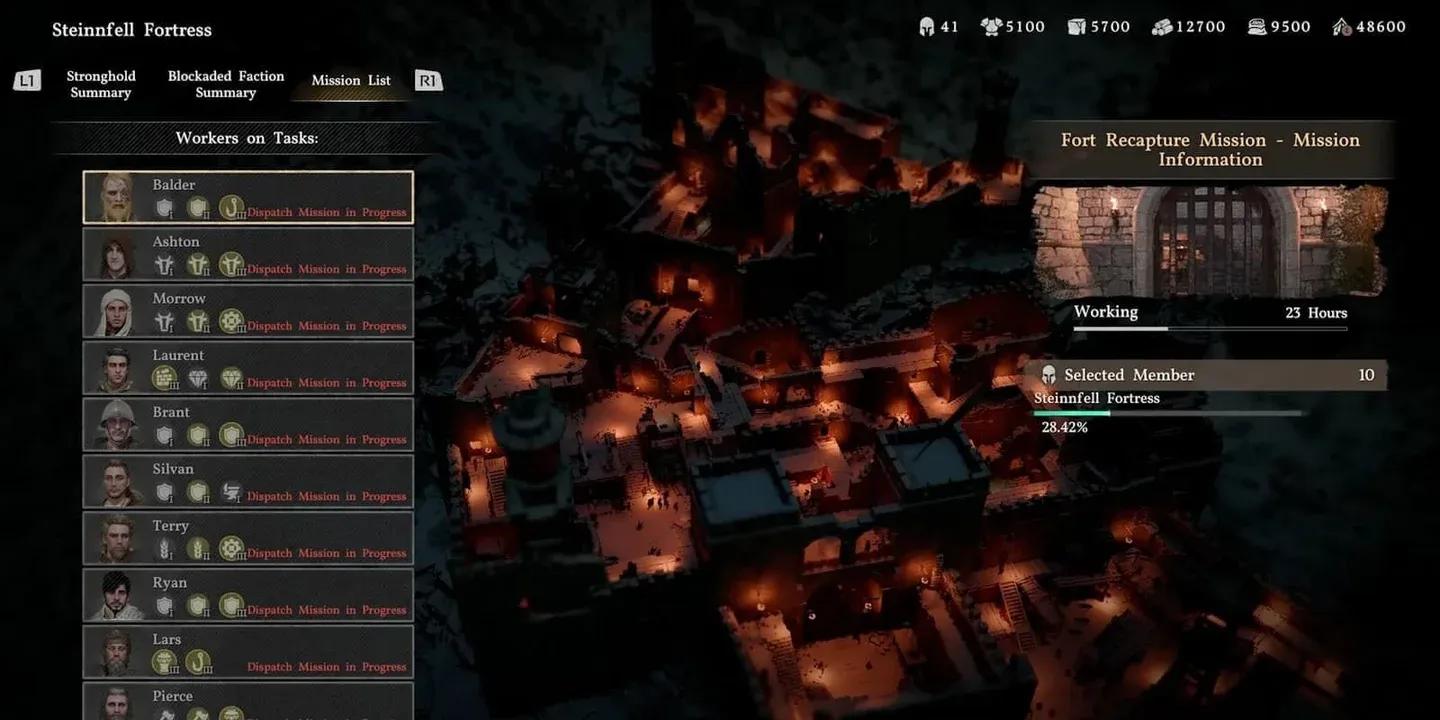
Task: Click the tent icon next to 48600
Action: point(1340,26)
